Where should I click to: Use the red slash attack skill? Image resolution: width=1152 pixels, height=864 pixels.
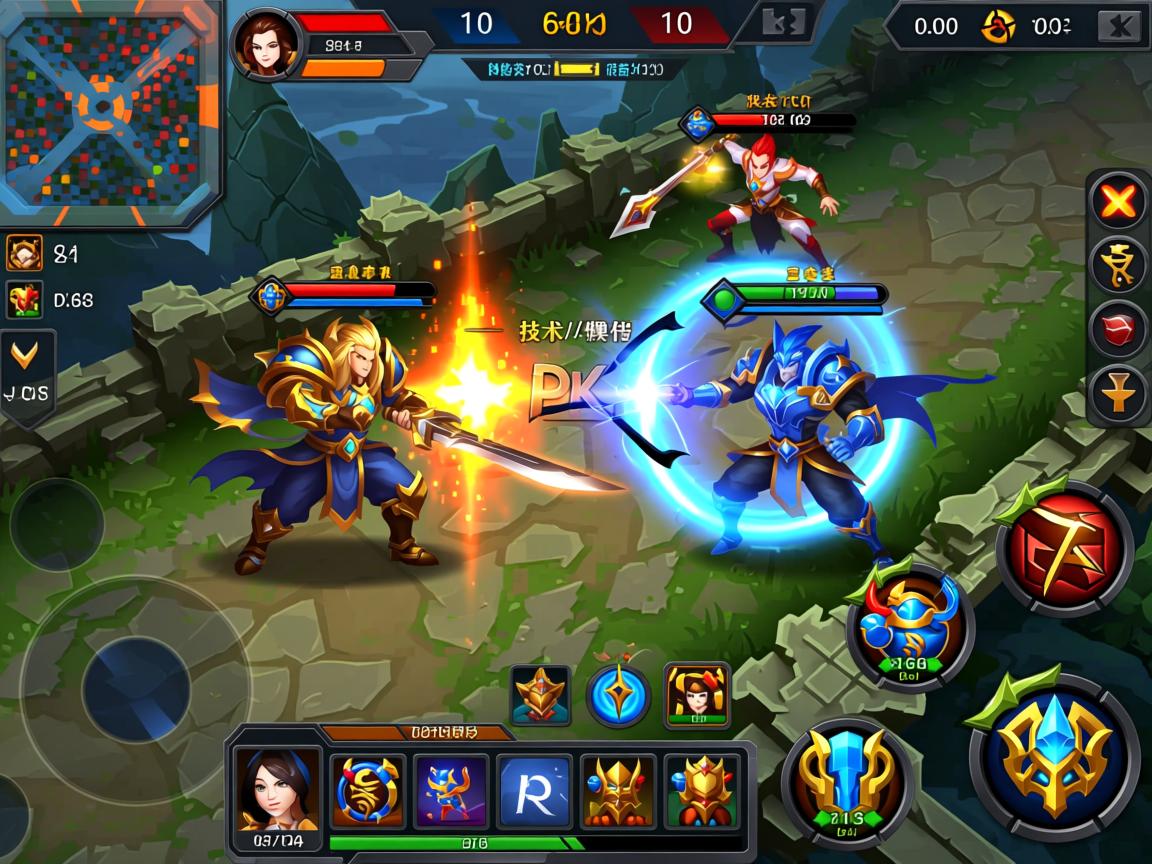tap(1065, 547)
